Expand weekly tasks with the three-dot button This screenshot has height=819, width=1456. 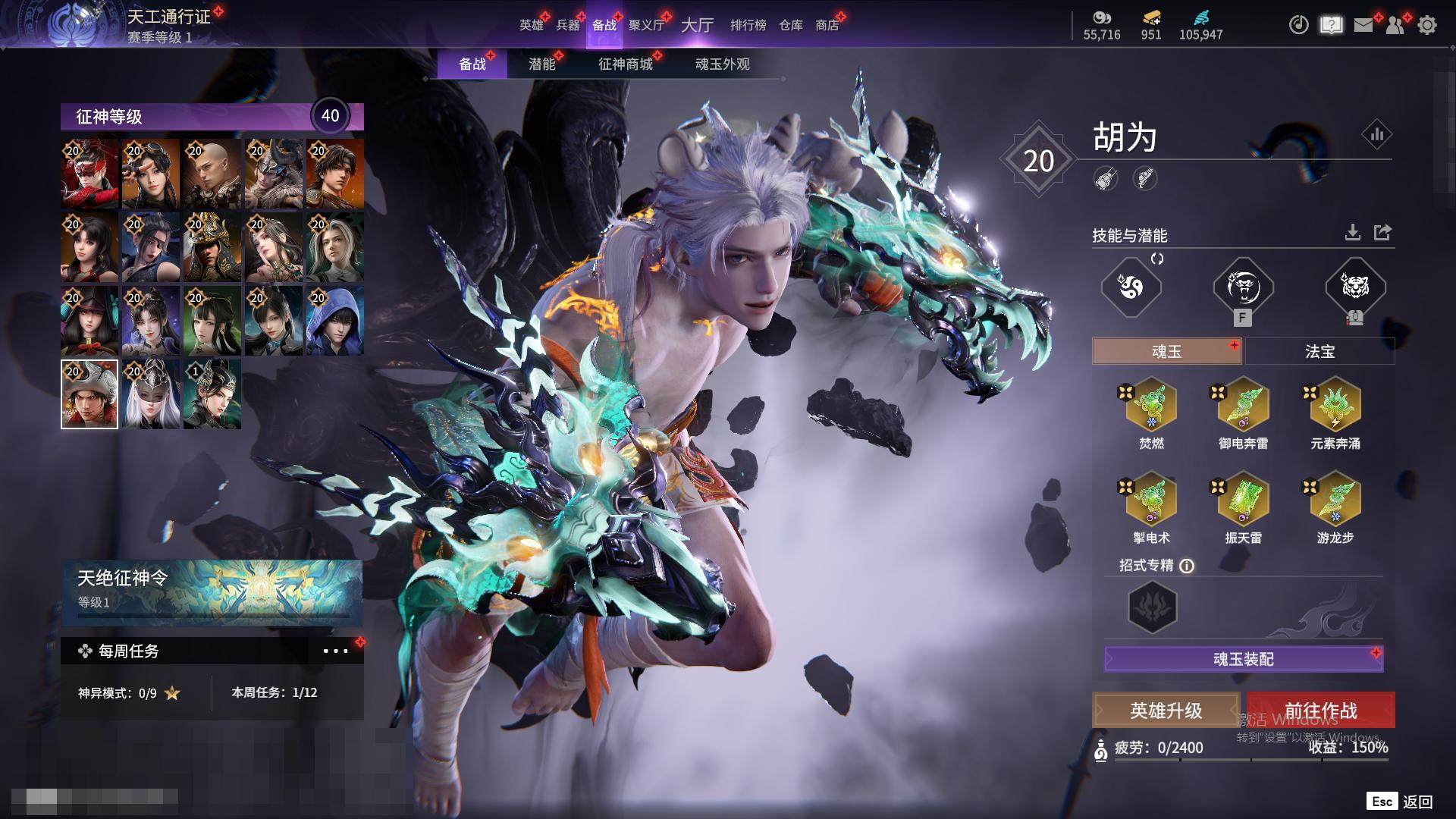click(x=335, y=651)
